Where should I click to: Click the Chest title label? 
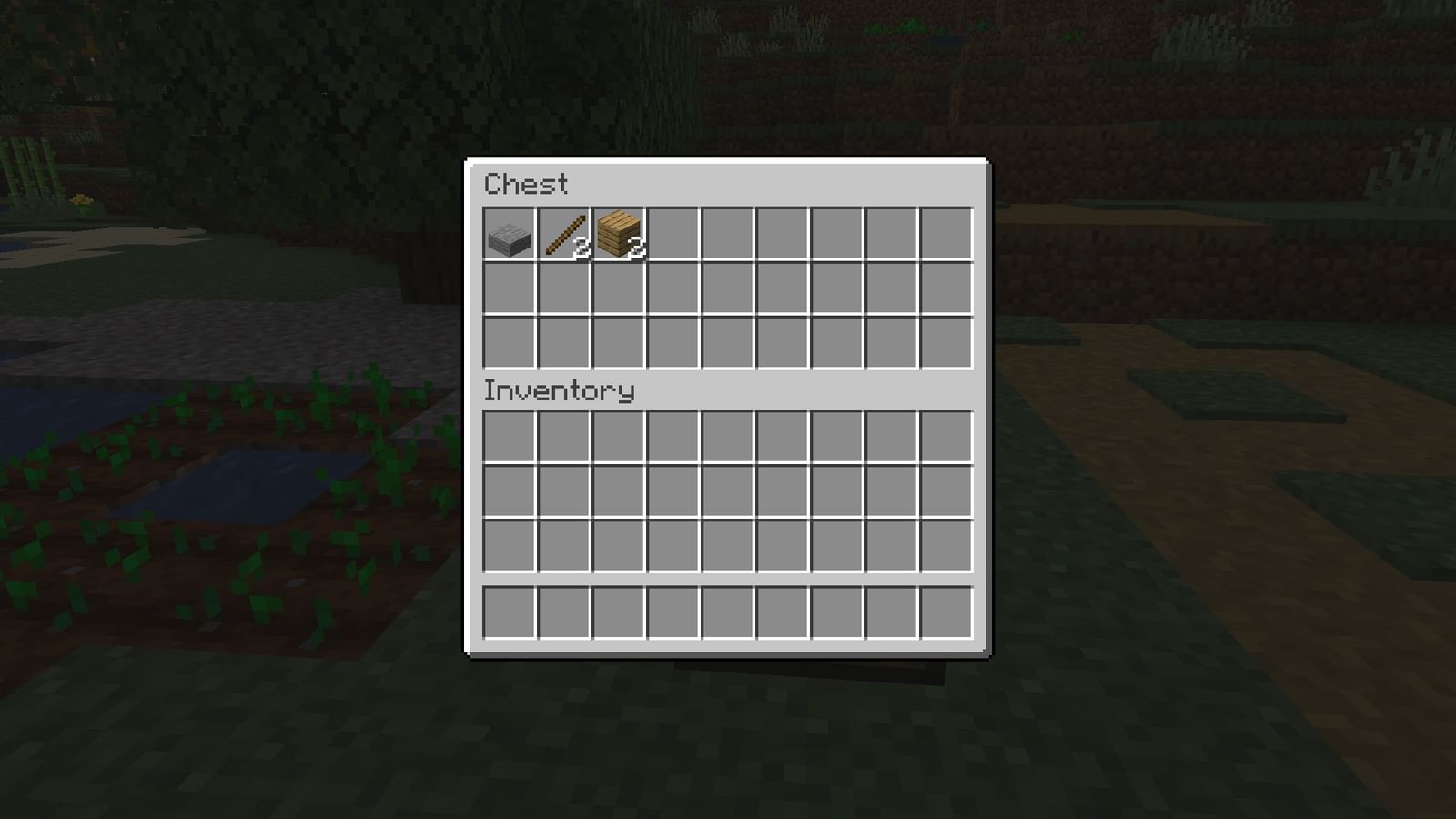coord(526,185)
